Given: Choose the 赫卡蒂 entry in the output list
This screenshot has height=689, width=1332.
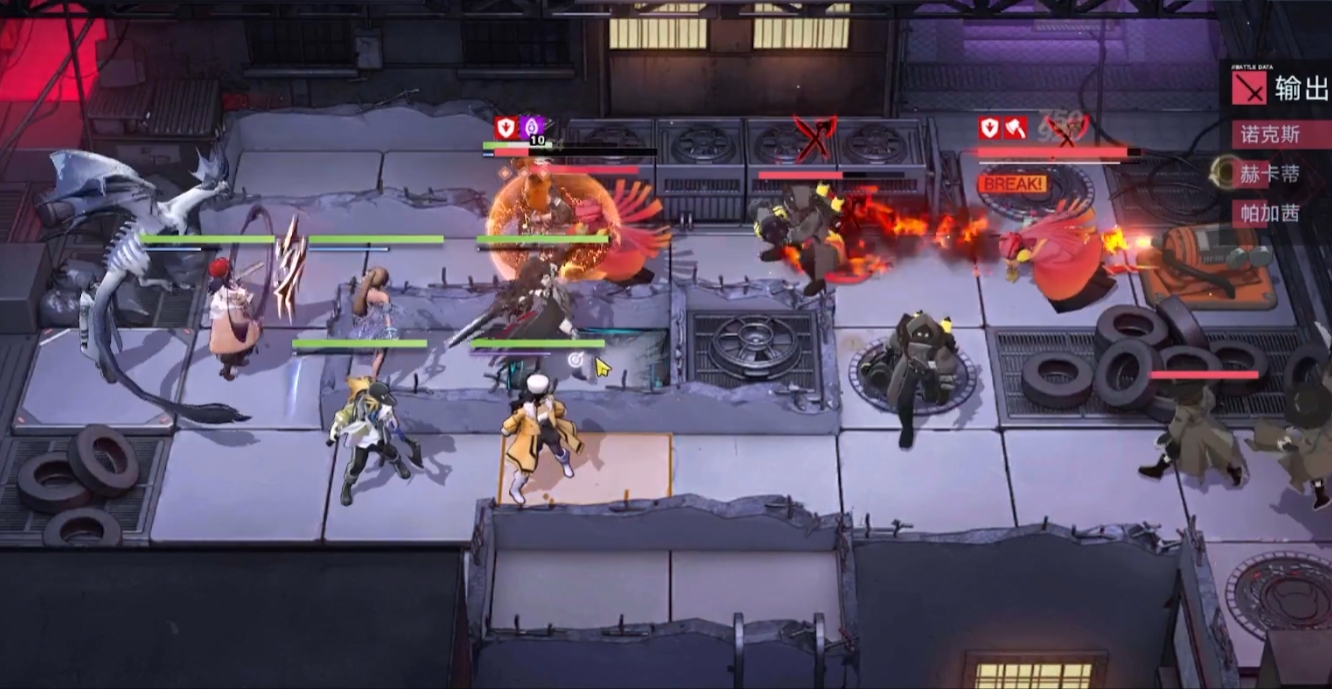Looking at the screenshot, I should coord(1271,174).
